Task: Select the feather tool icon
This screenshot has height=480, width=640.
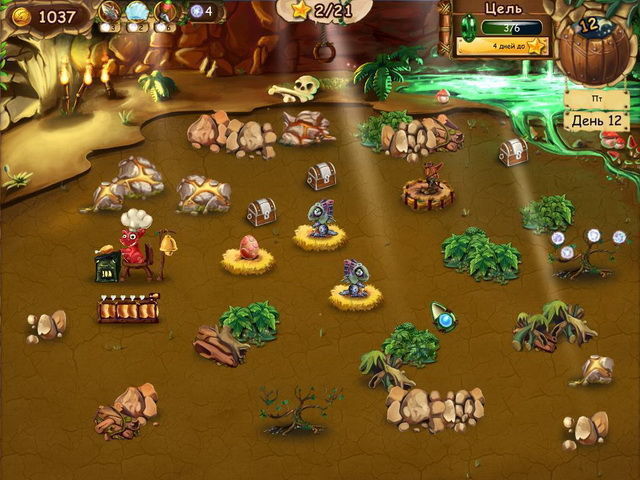Action: (x=109, y=12)
